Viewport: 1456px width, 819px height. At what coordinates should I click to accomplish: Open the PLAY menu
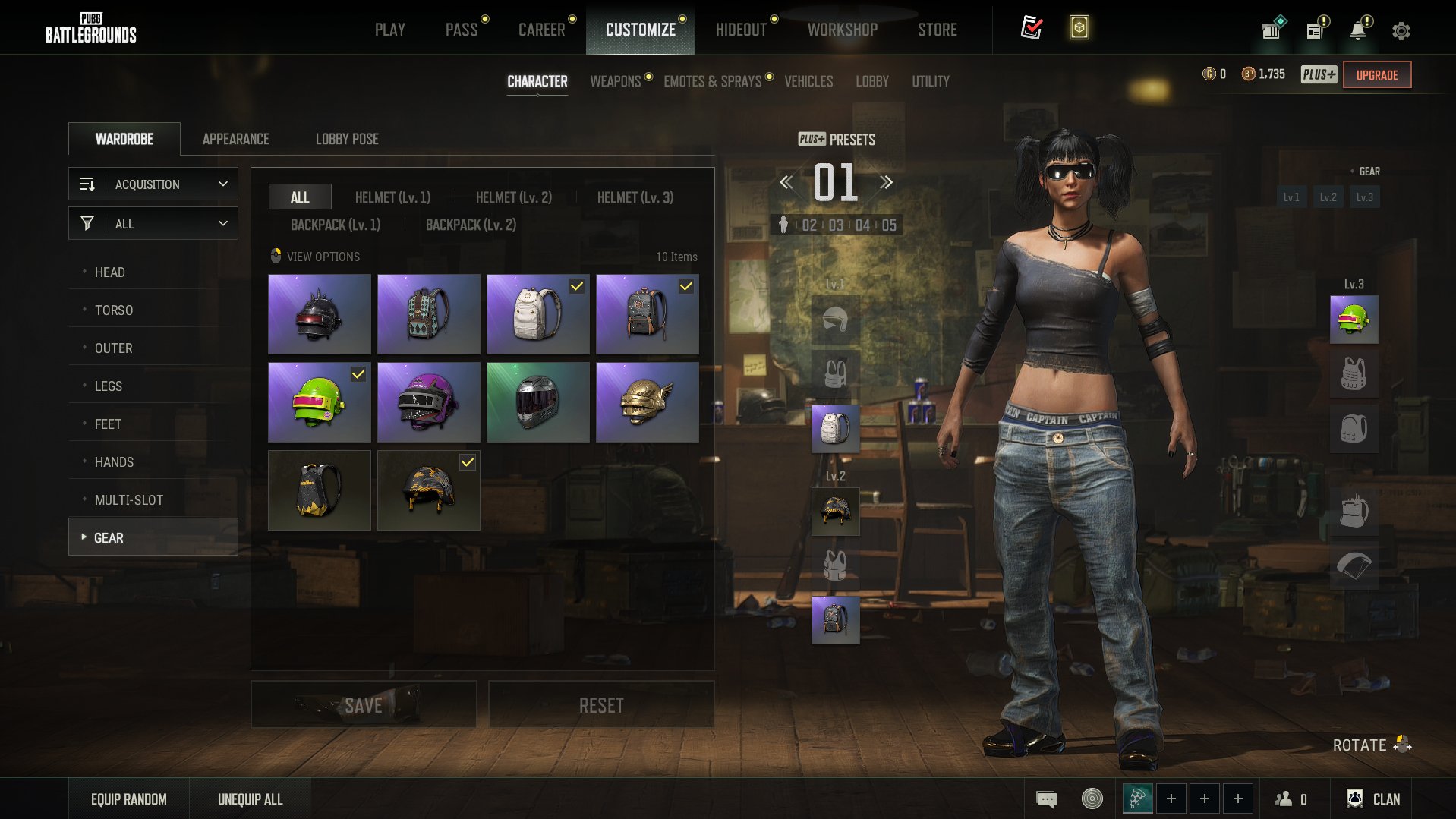coord(389,30)
